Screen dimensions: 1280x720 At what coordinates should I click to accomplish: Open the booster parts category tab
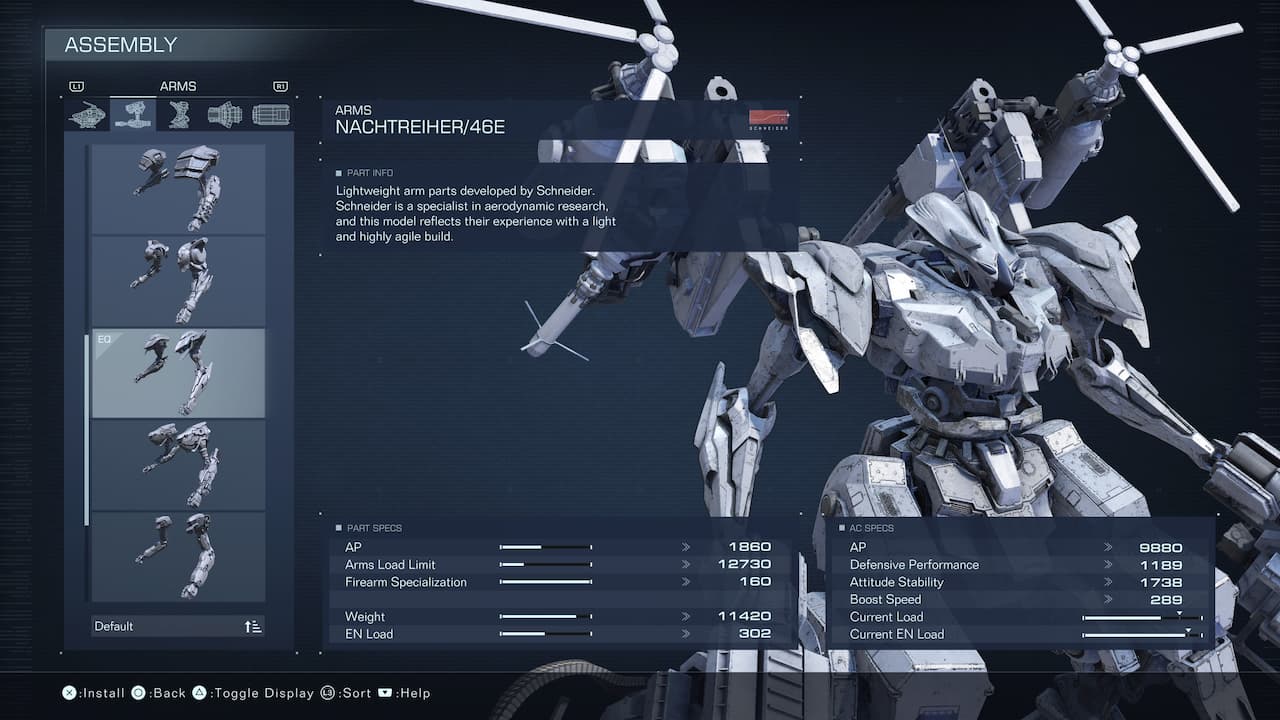[x=225, y=115]
